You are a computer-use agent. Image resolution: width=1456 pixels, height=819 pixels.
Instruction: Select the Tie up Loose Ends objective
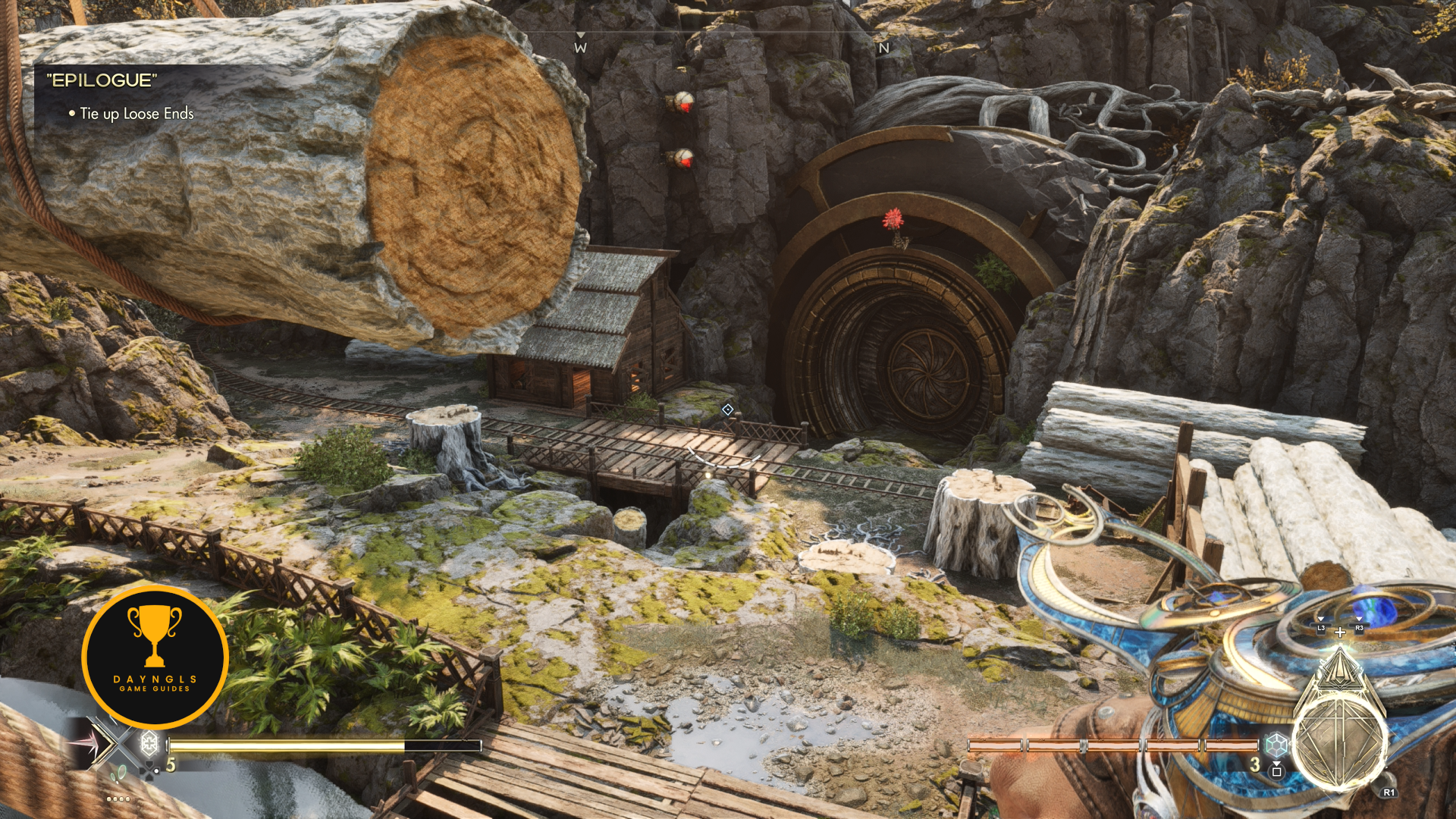tap(136, 114)
